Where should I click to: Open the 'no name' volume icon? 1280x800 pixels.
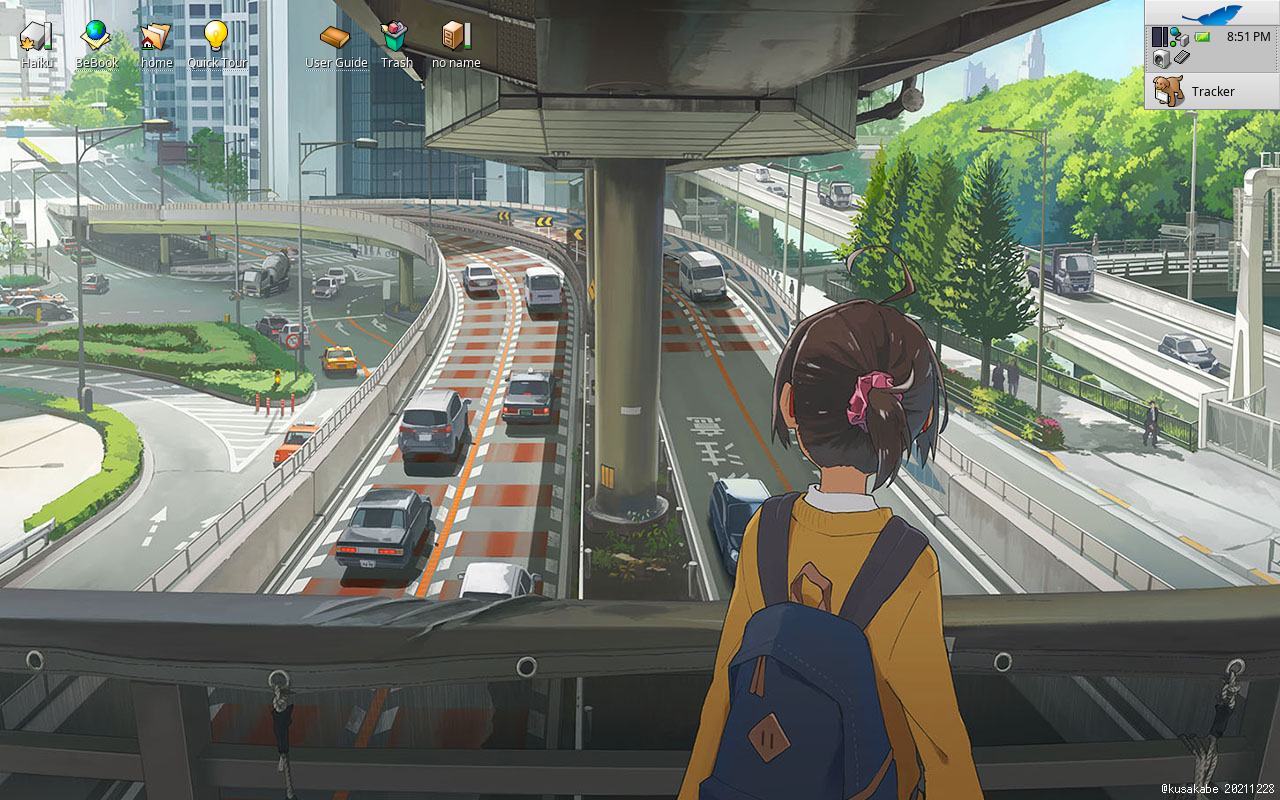(455, 36)
